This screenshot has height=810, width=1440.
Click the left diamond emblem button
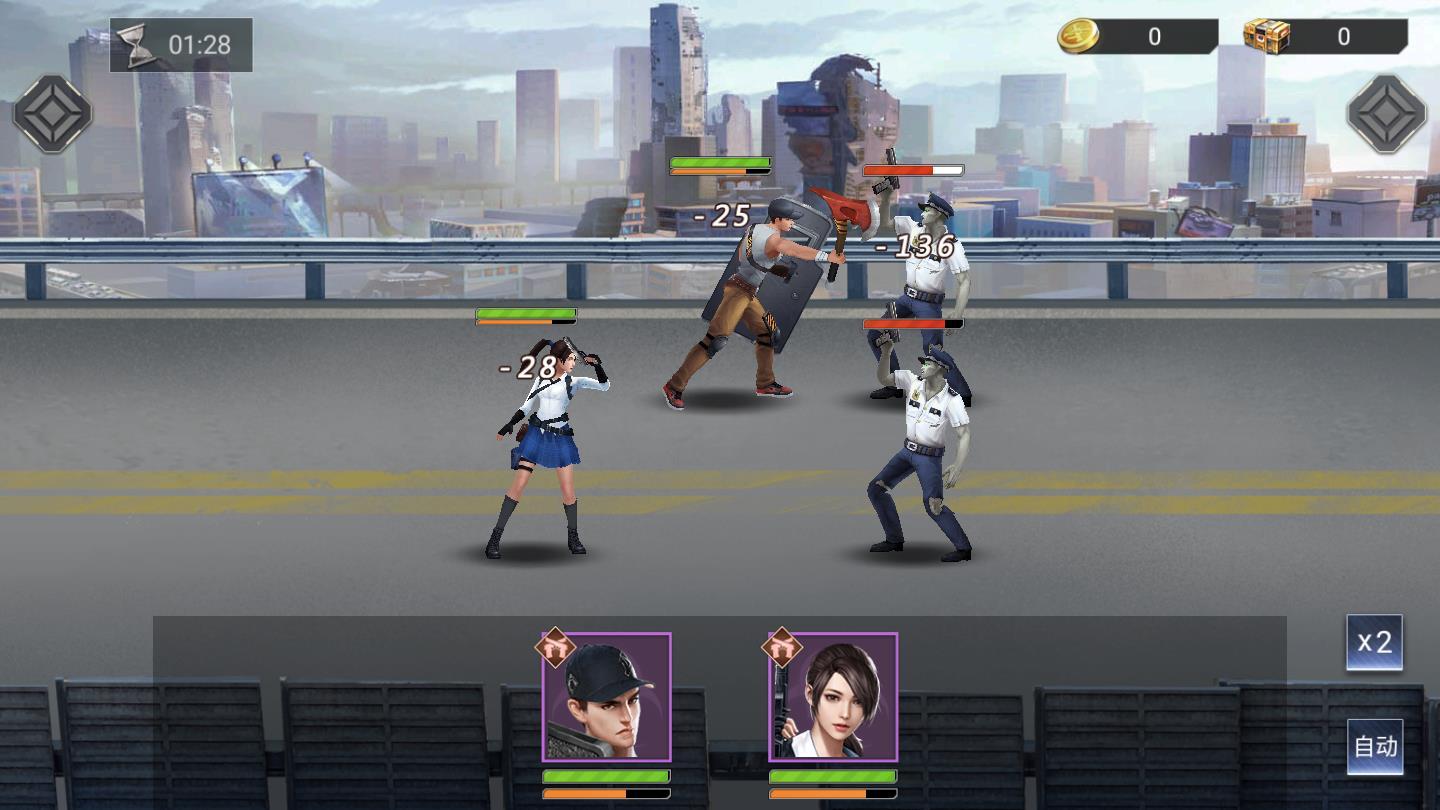(x=53, y=114)
